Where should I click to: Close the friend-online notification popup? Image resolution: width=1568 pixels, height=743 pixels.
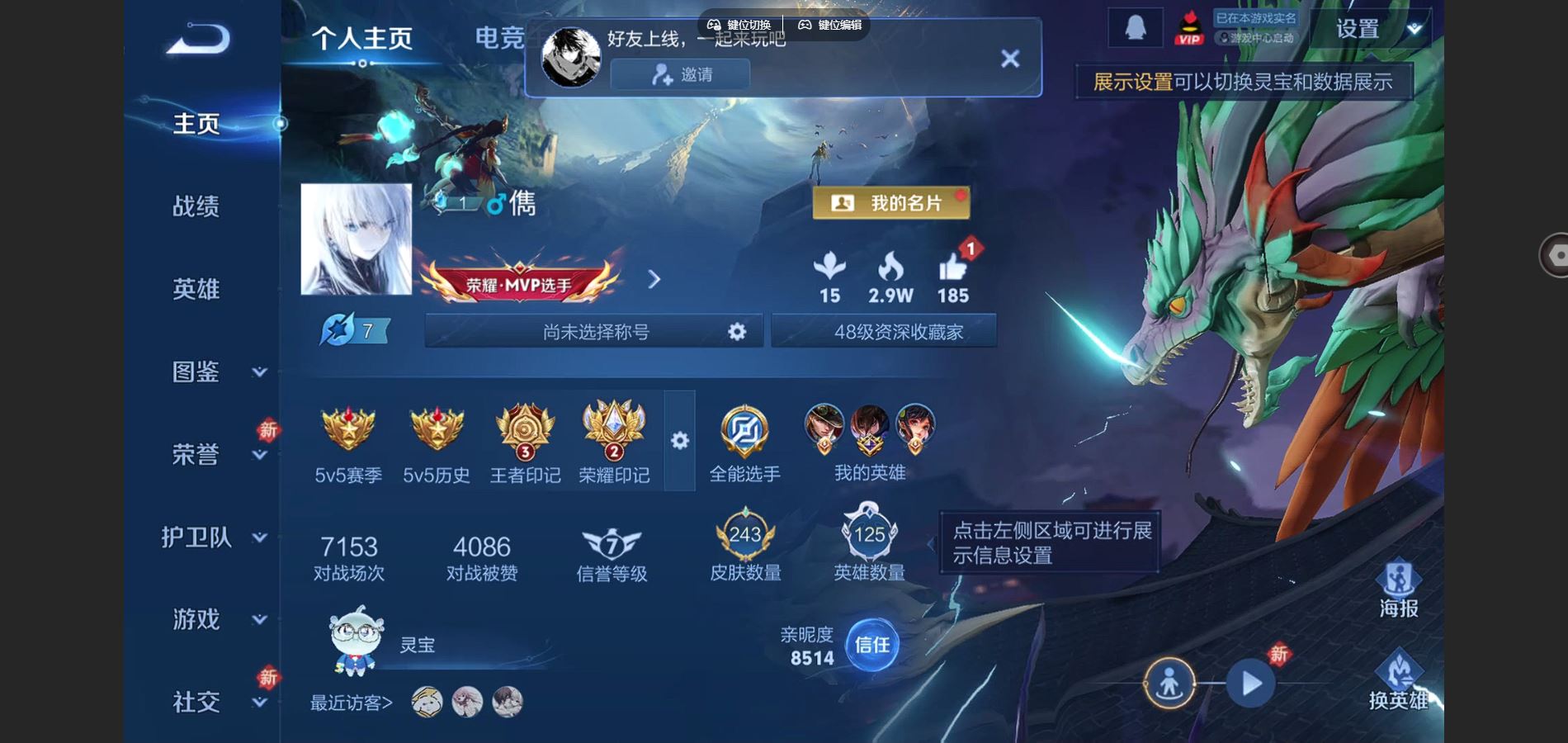pos(1009,59)
